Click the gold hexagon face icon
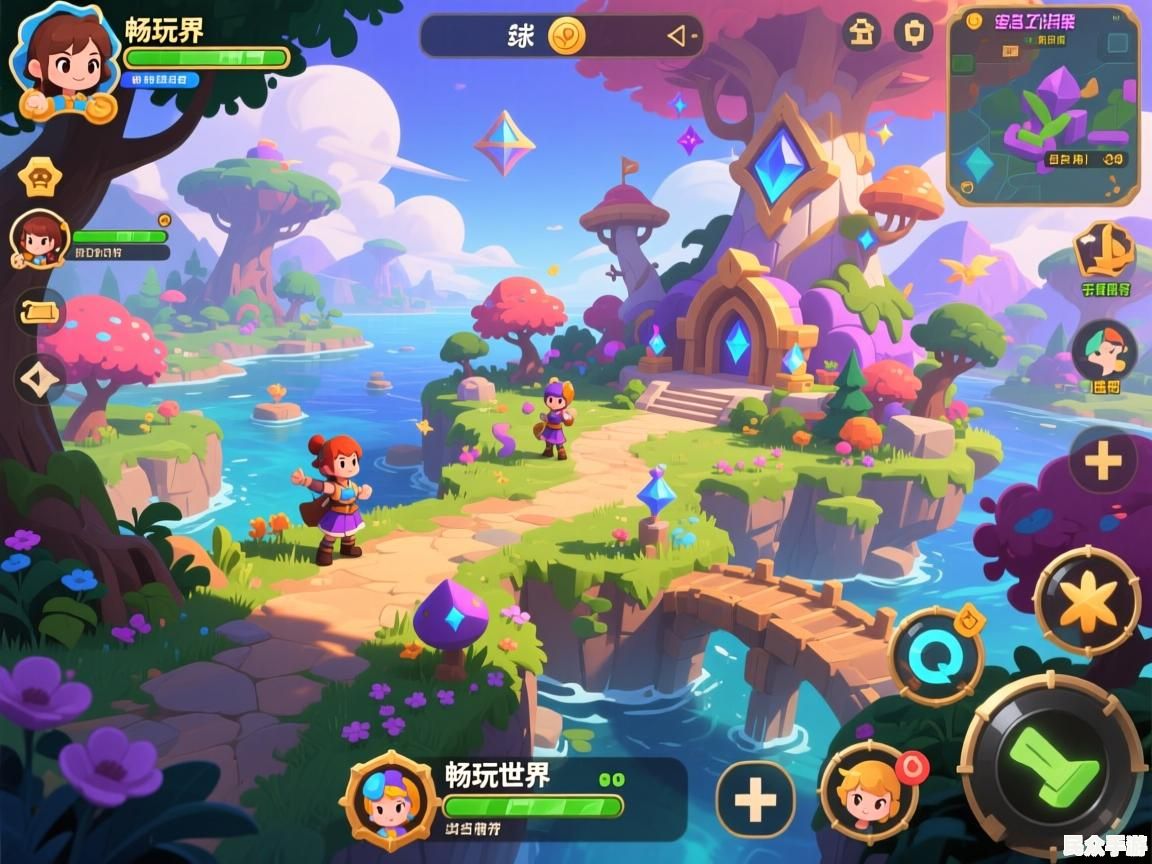Screen dimensions: 1152x864 (40, 177)
